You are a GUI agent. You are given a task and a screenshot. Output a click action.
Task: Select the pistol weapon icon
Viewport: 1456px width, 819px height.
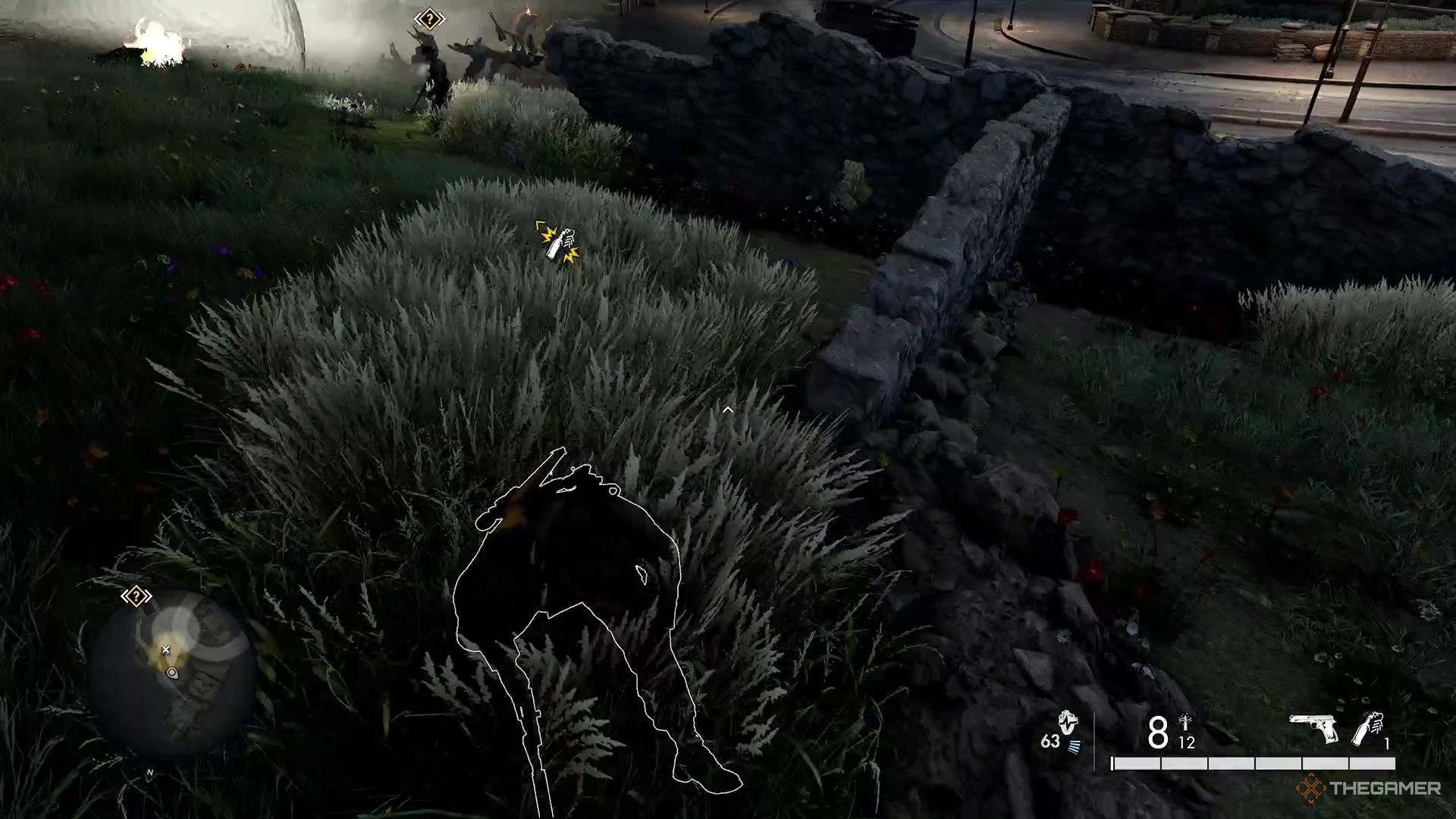pyautogui.click(x=1313, y=728)
